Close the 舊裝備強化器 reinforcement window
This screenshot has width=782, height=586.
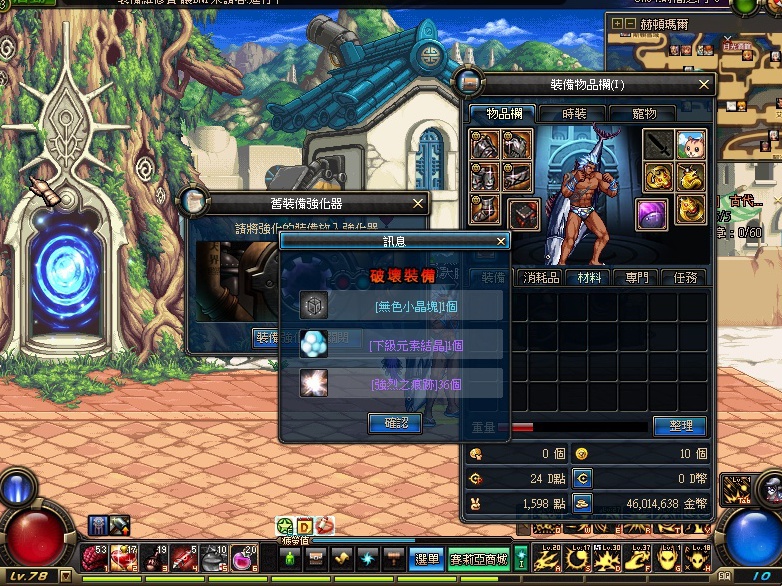(418, 204)
